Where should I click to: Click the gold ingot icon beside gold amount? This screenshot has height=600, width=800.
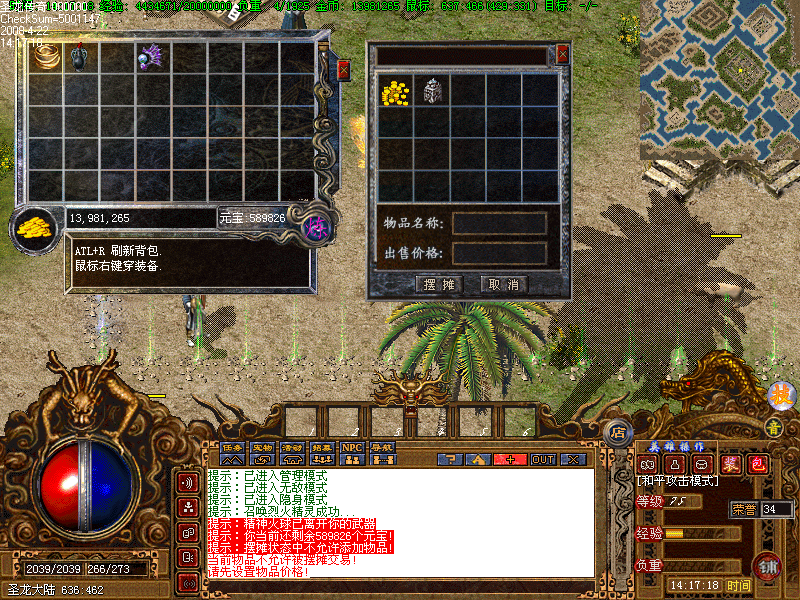click(x=35, y=226)
